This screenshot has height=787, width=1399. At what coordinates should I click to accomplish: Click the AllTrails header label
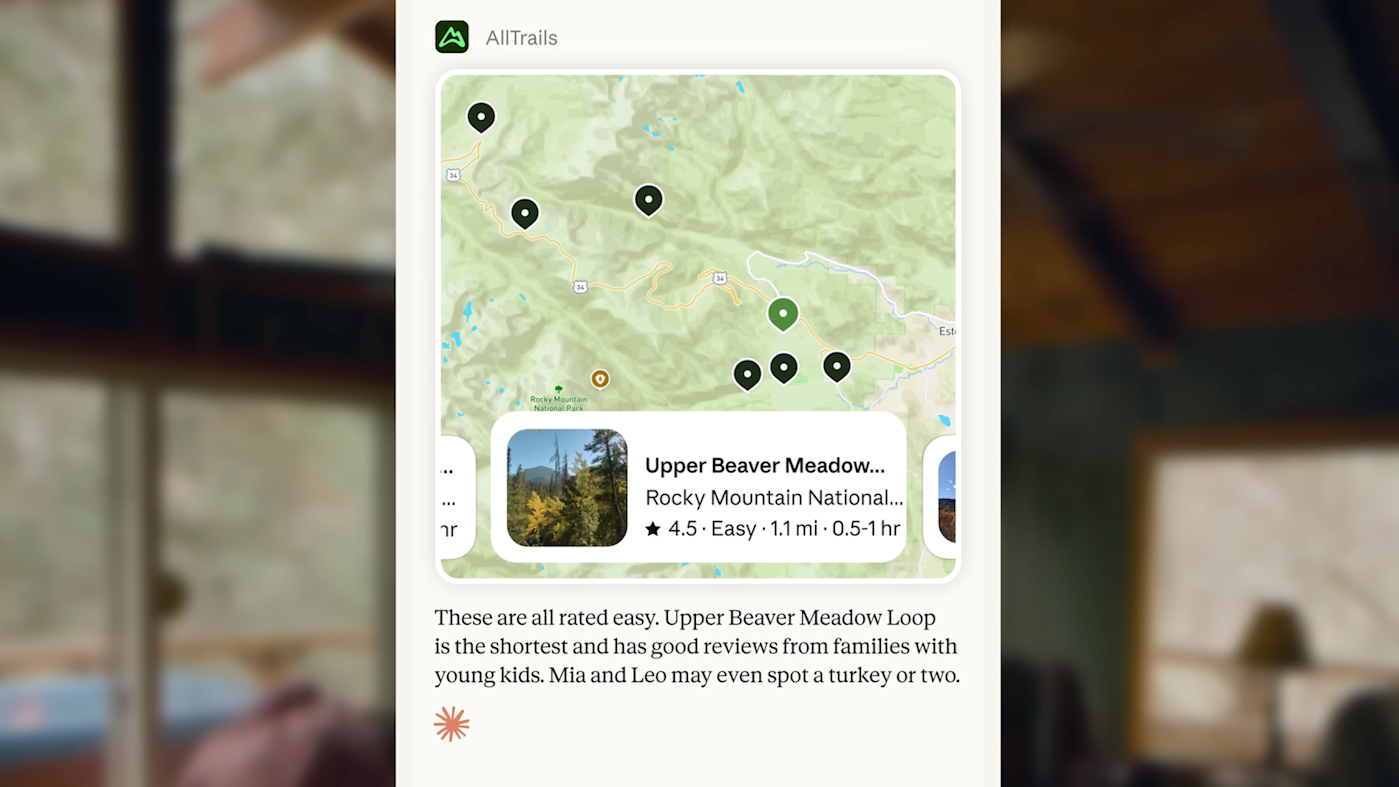pyautogui.click(x=521, y=37)
